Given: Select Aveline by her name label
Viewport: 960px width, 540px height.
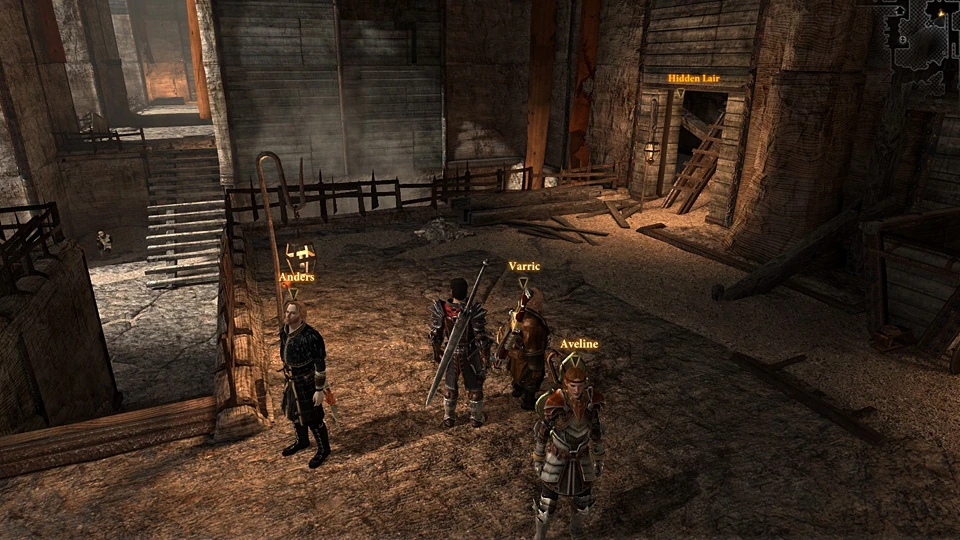Looking at the screenshot, I should pos(579,344).
